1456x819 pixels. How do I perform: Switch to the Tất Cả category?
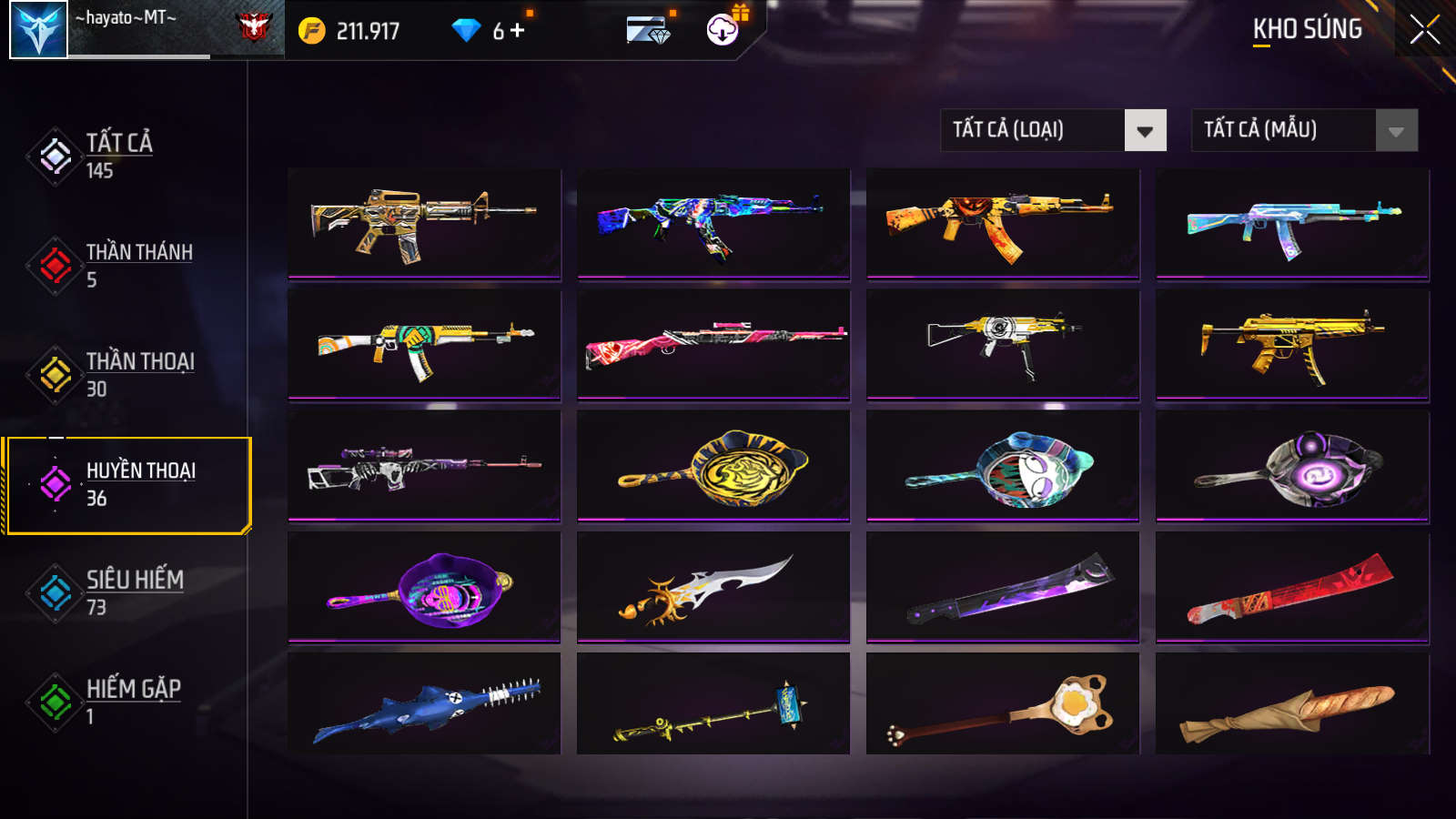(x=118, y=156)
